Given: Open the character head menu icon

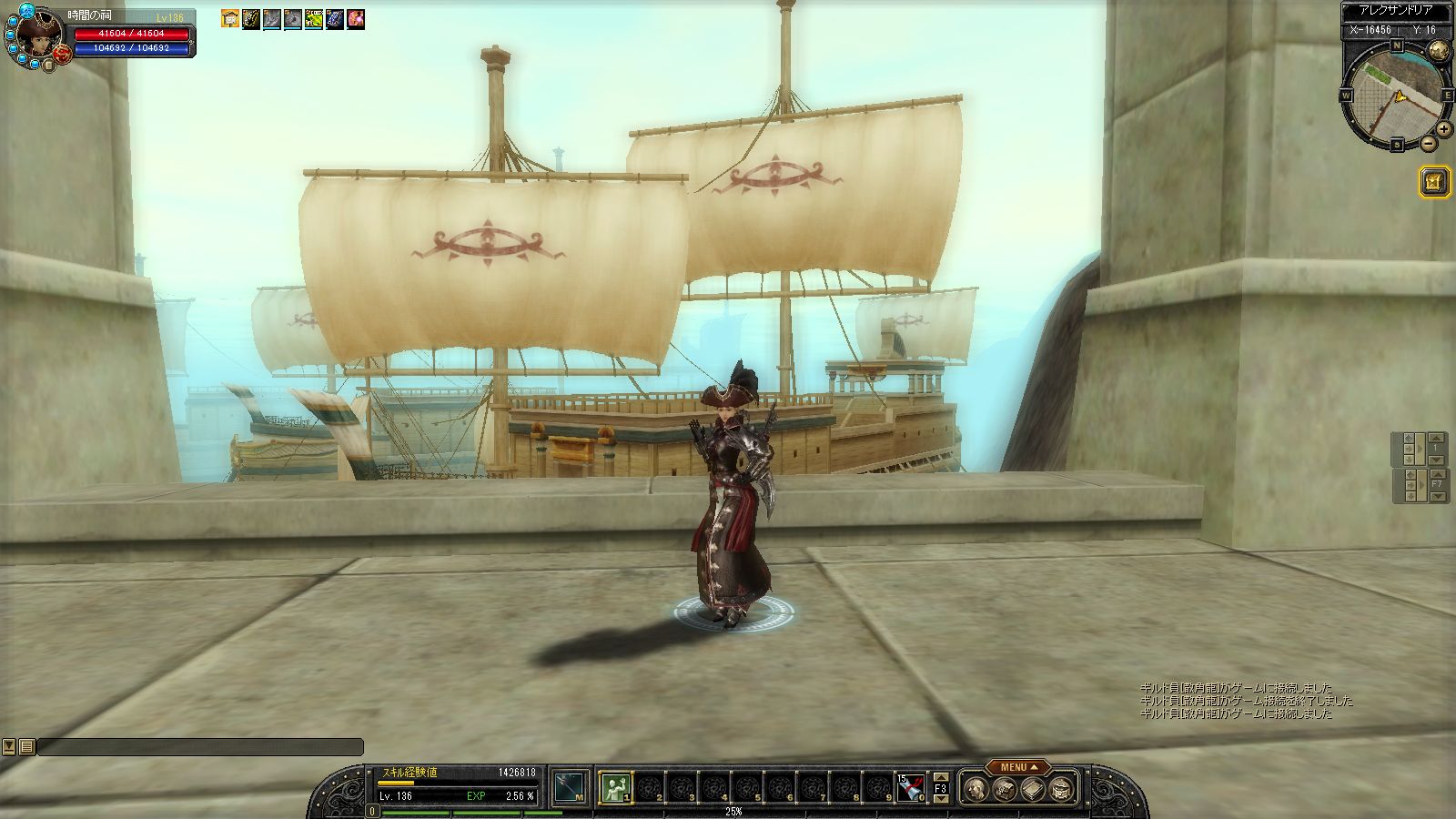Looking at the screenshot, I should [975, 790].
